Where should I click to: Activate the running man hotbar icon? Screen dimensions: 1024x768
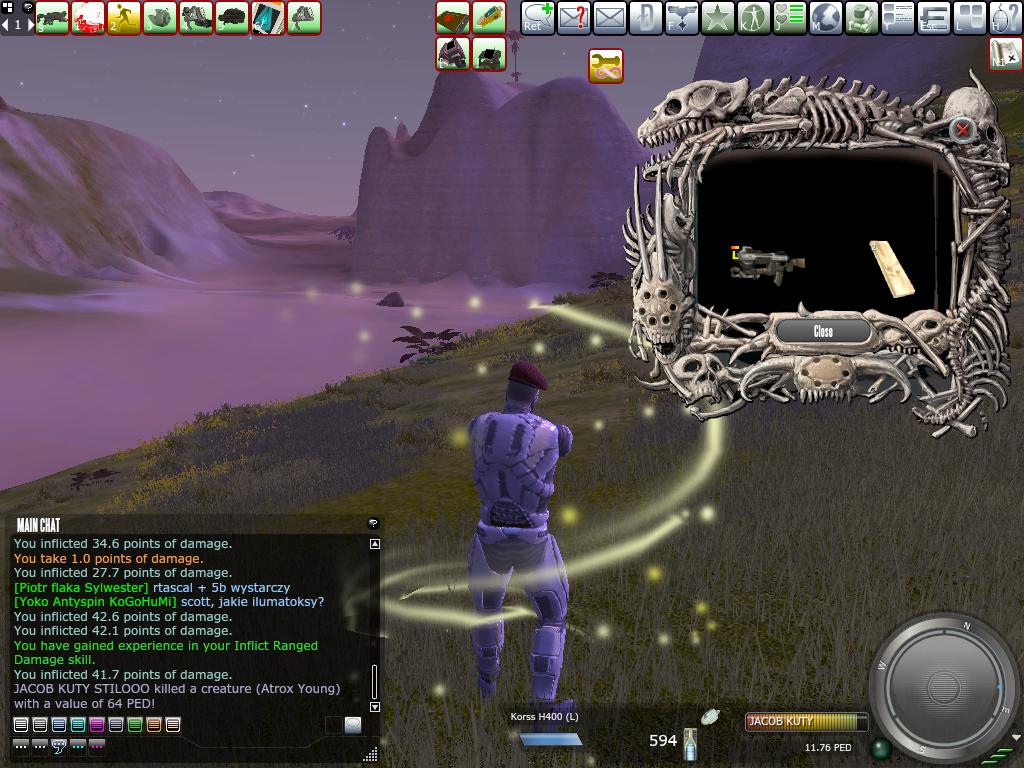tap(124, 17)
